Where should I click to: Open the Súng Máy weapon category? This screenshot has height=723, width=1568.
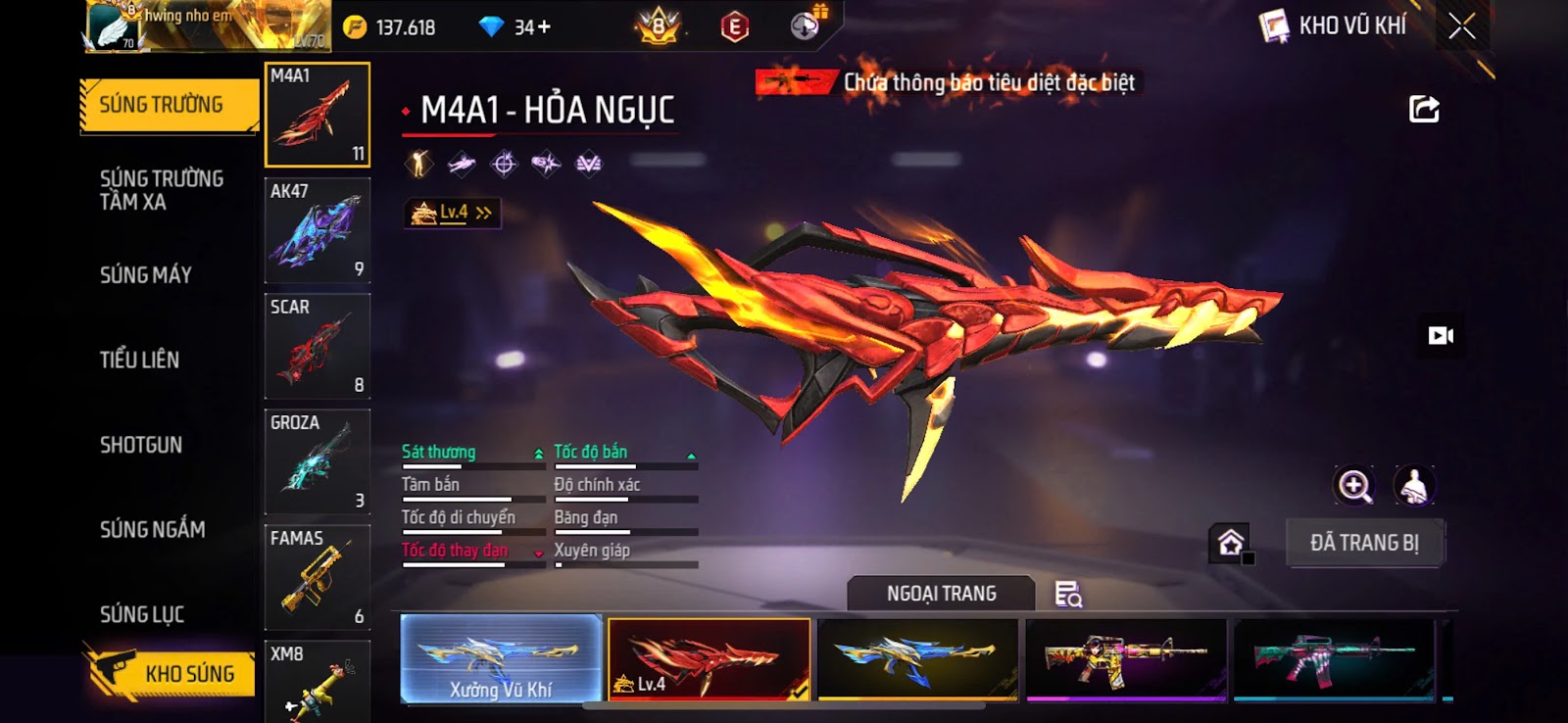[145, 275]
